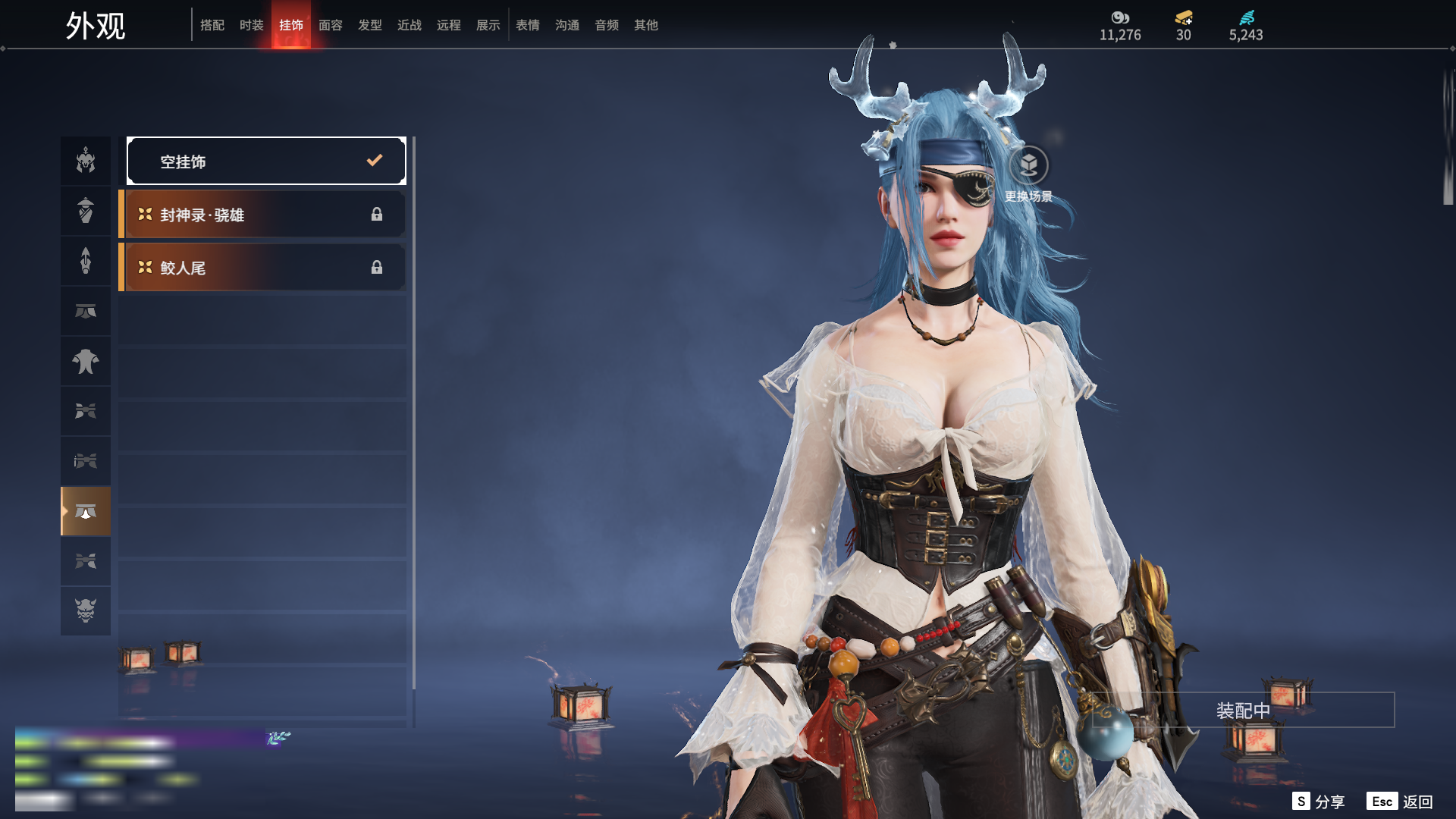Open the 其他 tab
Image resolution: width=1456 pixels, height=819 pixels.
646,25
